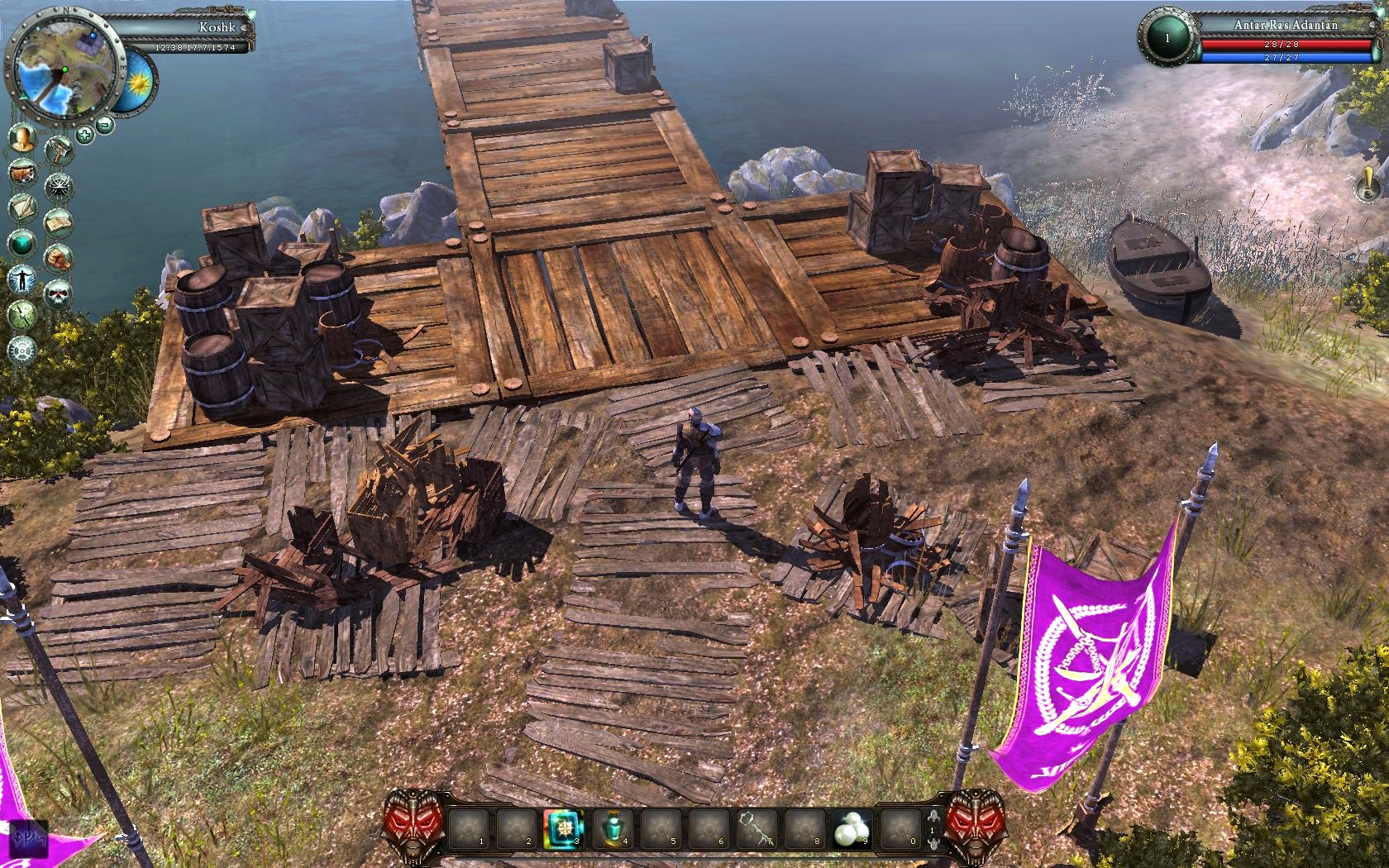This screenshot has width=1389, height=868.
Task: Use the white pearls in hotbar slot 9
Action: click(852, 827)
